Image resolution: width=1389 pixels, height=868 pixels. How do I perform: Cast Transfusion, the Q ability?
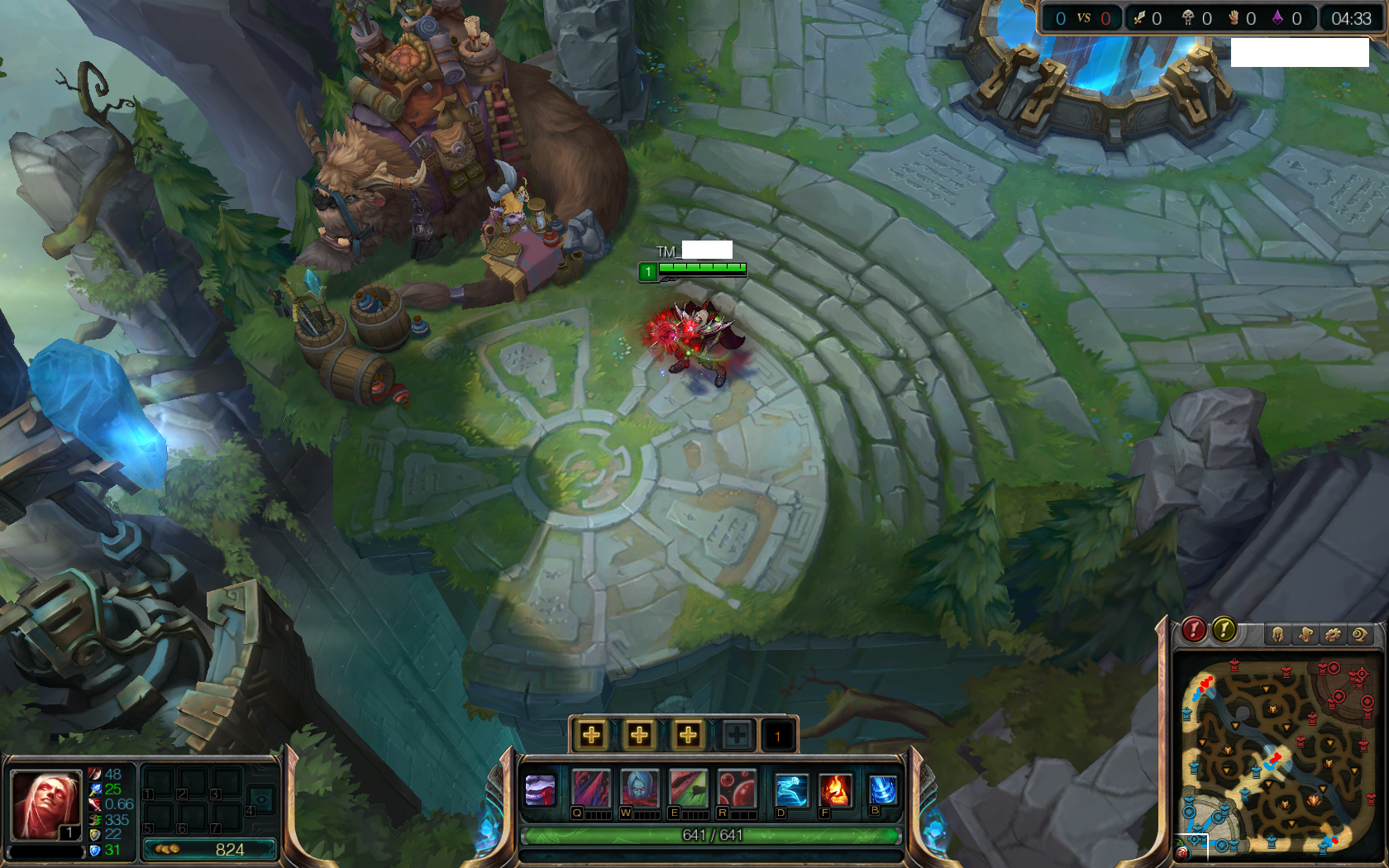click(x=591, y=789)
